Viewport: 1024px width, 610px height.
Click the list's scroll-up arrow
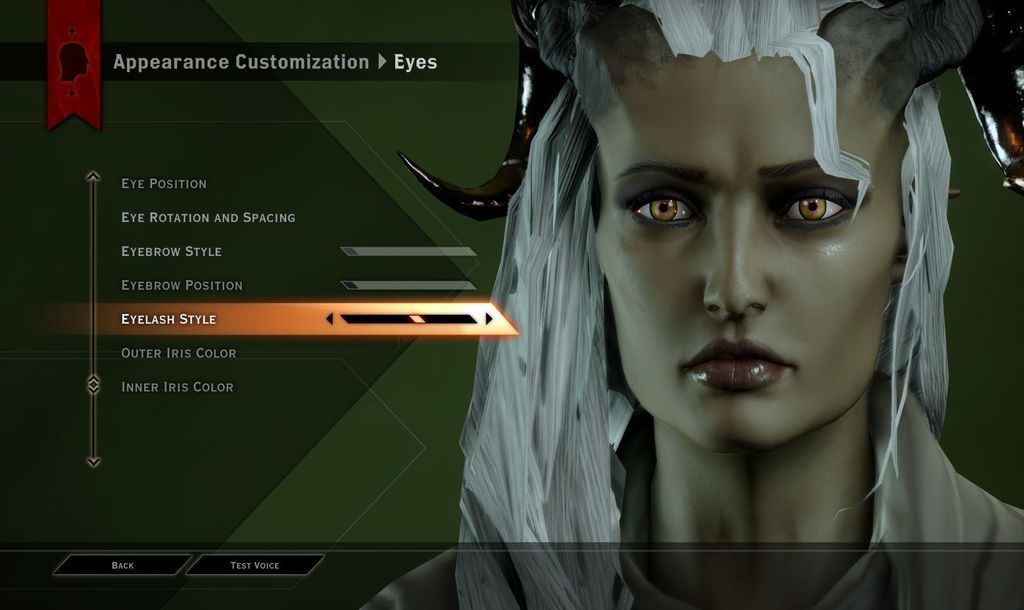click(x=93, y=177)
